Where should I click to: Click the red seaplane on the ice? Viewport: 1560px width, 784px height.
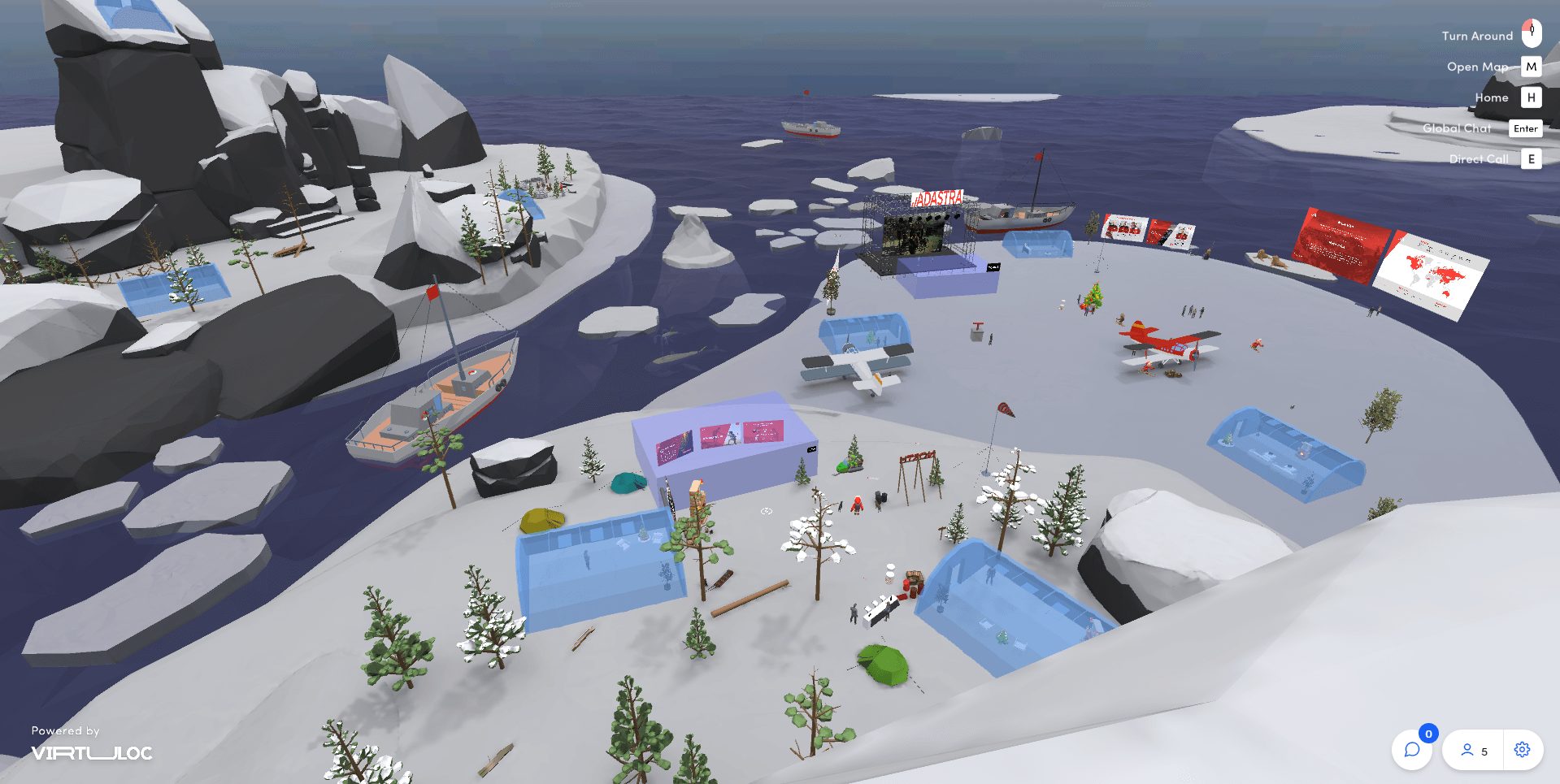click(1162, 345)
